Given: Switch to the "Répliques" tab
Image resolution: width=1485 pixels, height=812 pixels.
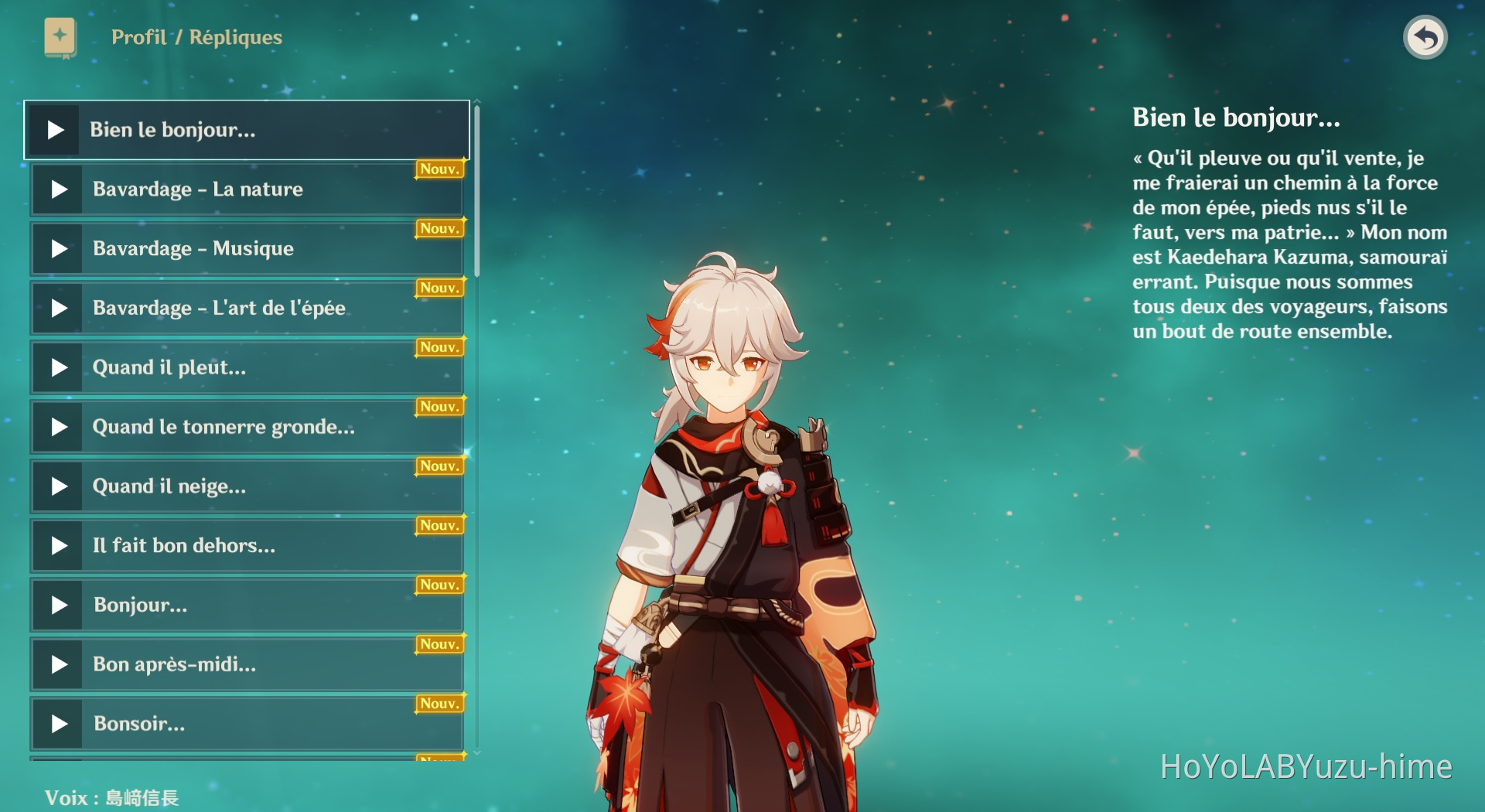Looking at the screenshot, I should click(x=235, y=36).
